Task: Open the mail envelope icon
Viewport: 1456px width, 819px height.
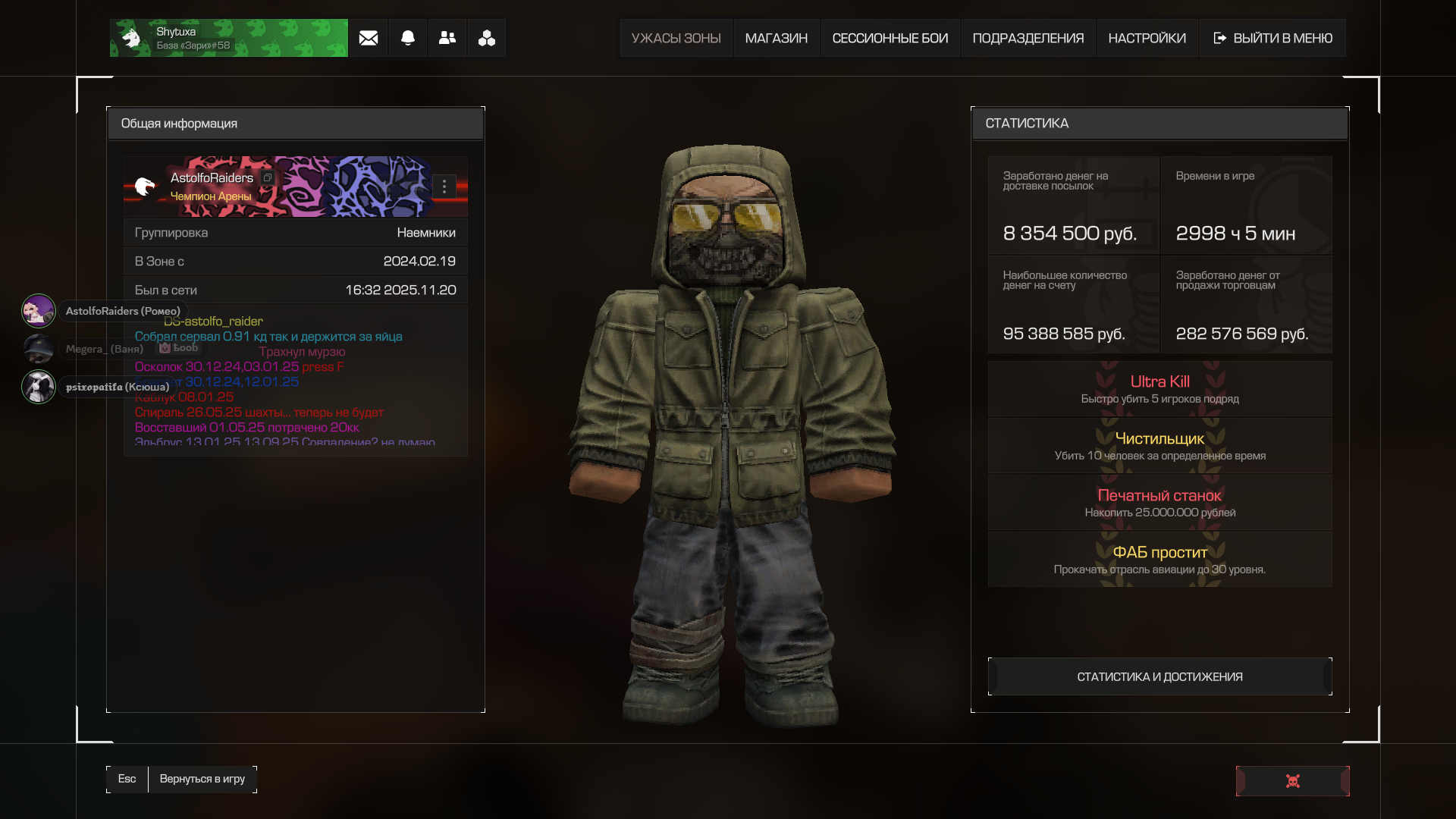Action: click(x=369, y=38)
